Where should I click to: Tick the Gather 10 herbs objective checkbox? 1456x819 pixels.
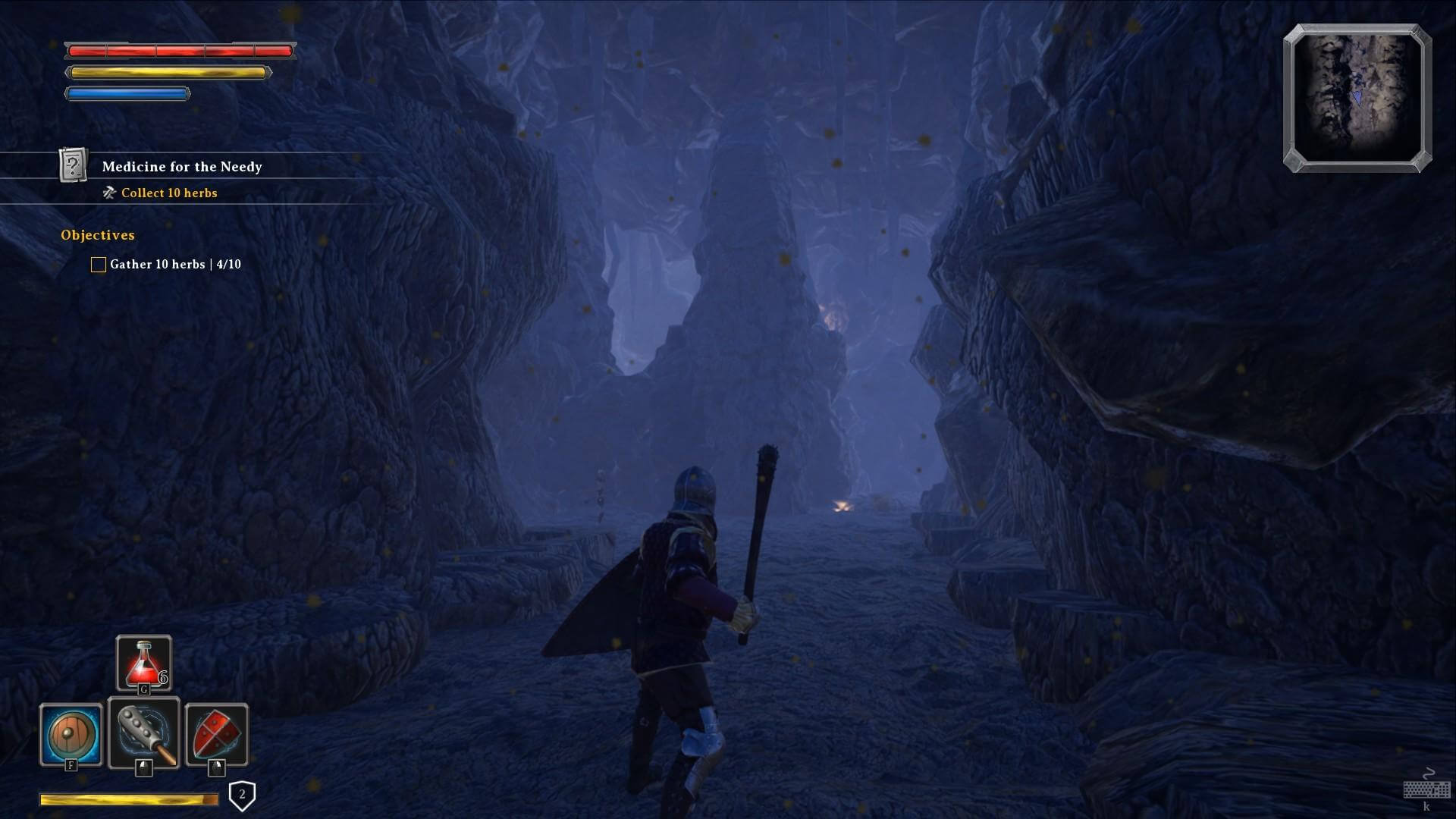(x=99, y=265)
